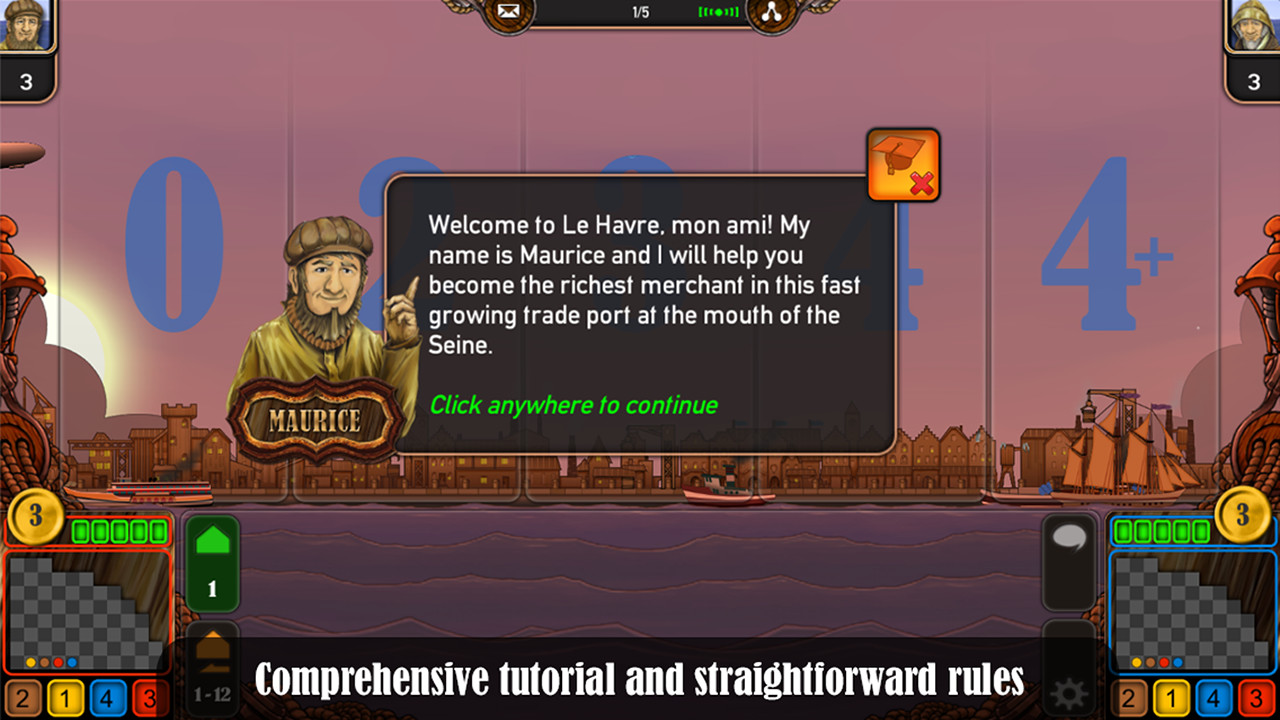Click Maurice's portrait nameplate

[x=314, y=415]
